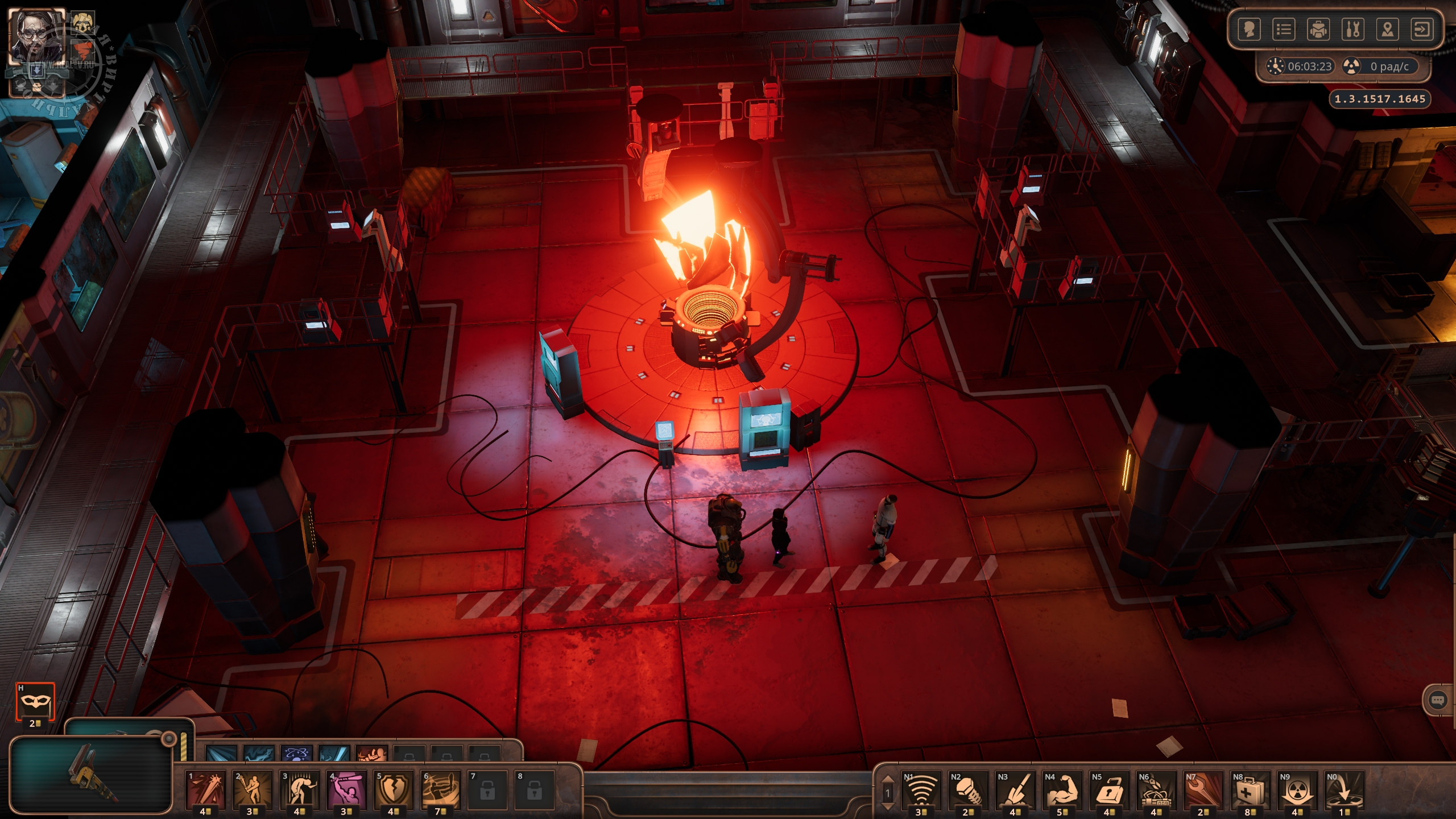Activate the radiation symbol skill N9
Viewport: 1456px width, 819px height.
[1297, 789]
